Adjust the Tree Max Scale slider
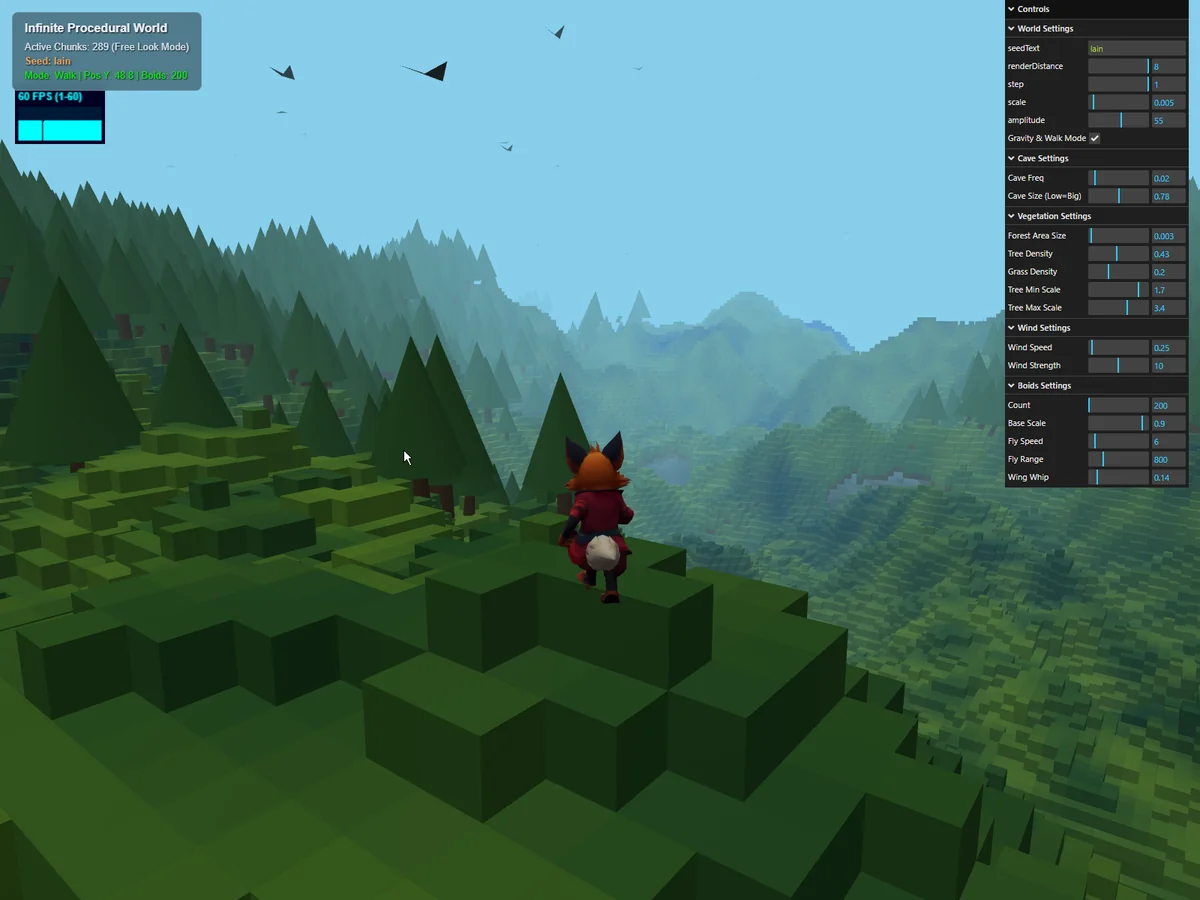The height and width of the screenshot is (900, 1200). point(1118,308)
